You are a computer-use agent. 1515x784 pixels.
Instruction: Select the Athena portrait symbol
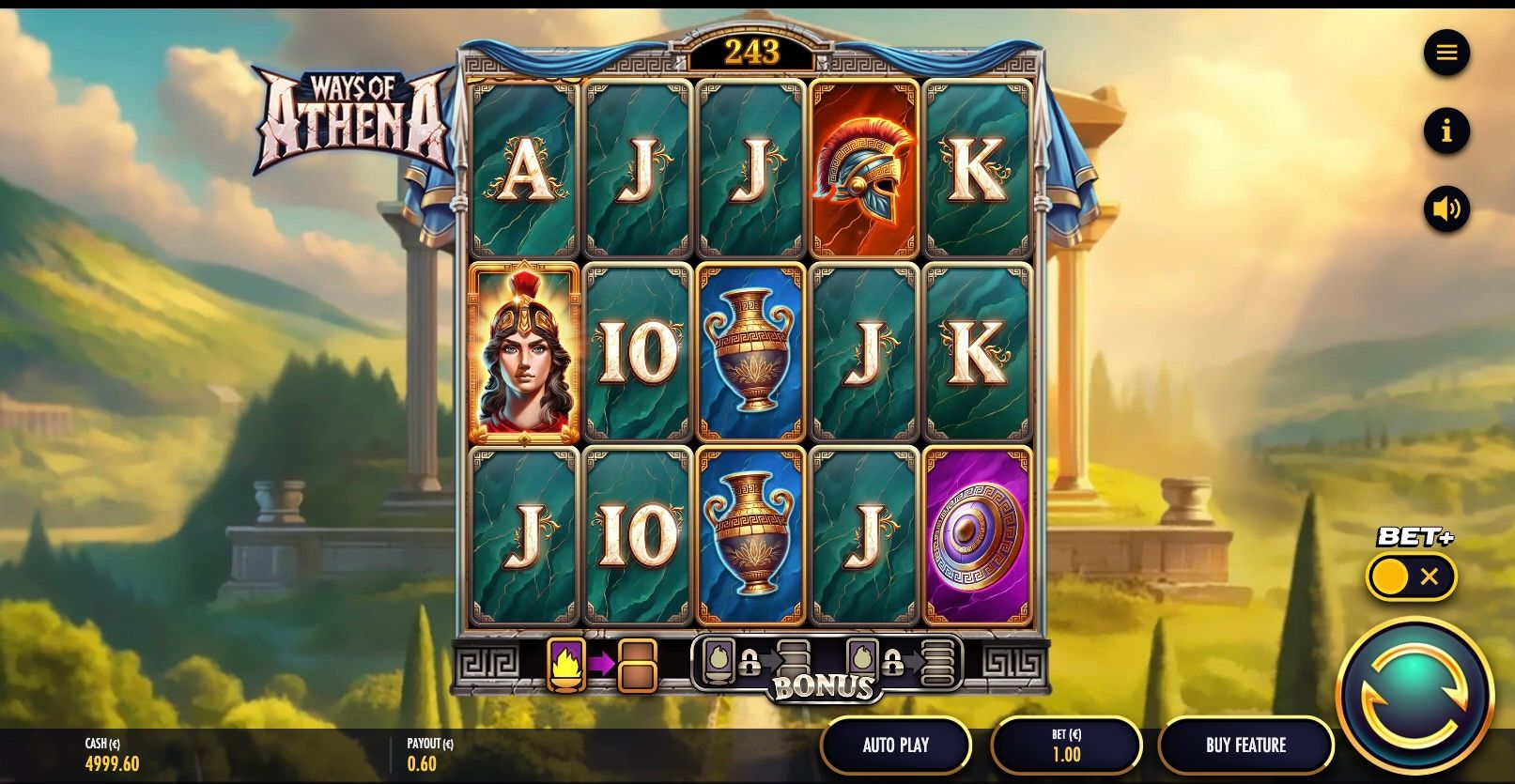523,352
